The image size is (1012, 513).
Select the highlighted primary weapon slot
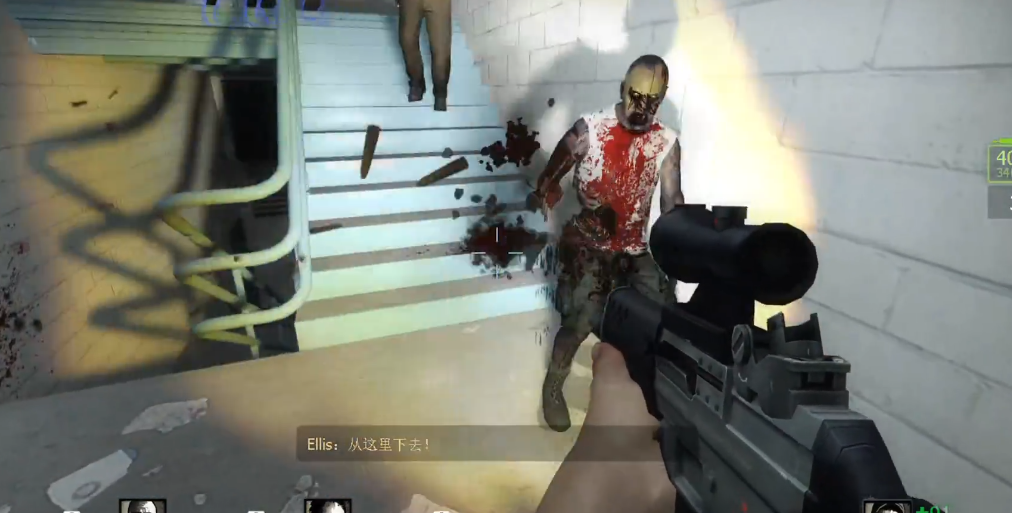(1000, 163)
